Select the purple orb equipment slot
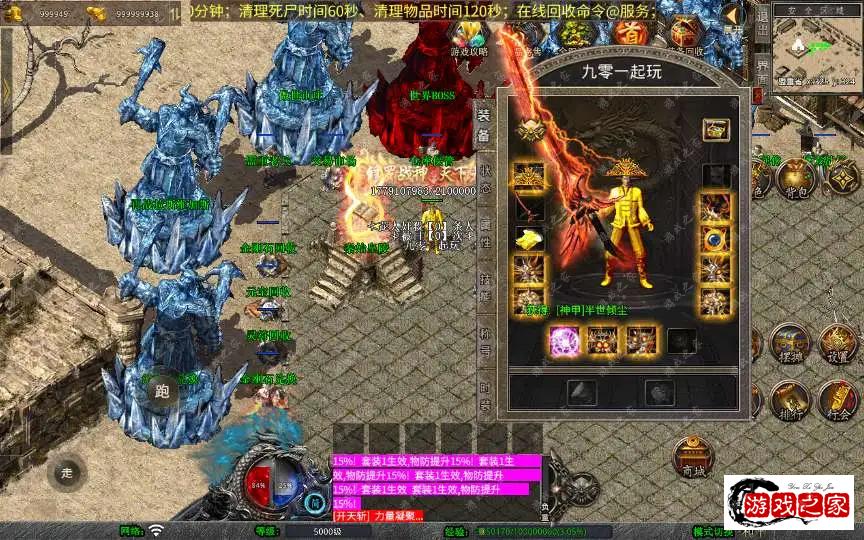The width and height of the screenshot is (864, 540). 563,340
